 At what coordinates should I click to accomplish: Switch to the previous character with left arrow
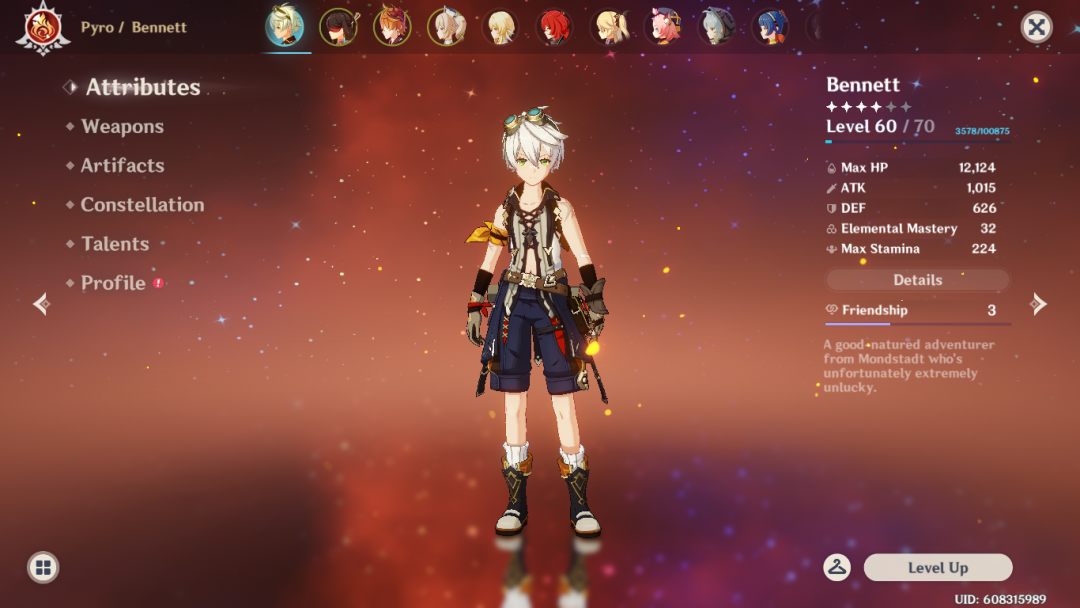40,304
